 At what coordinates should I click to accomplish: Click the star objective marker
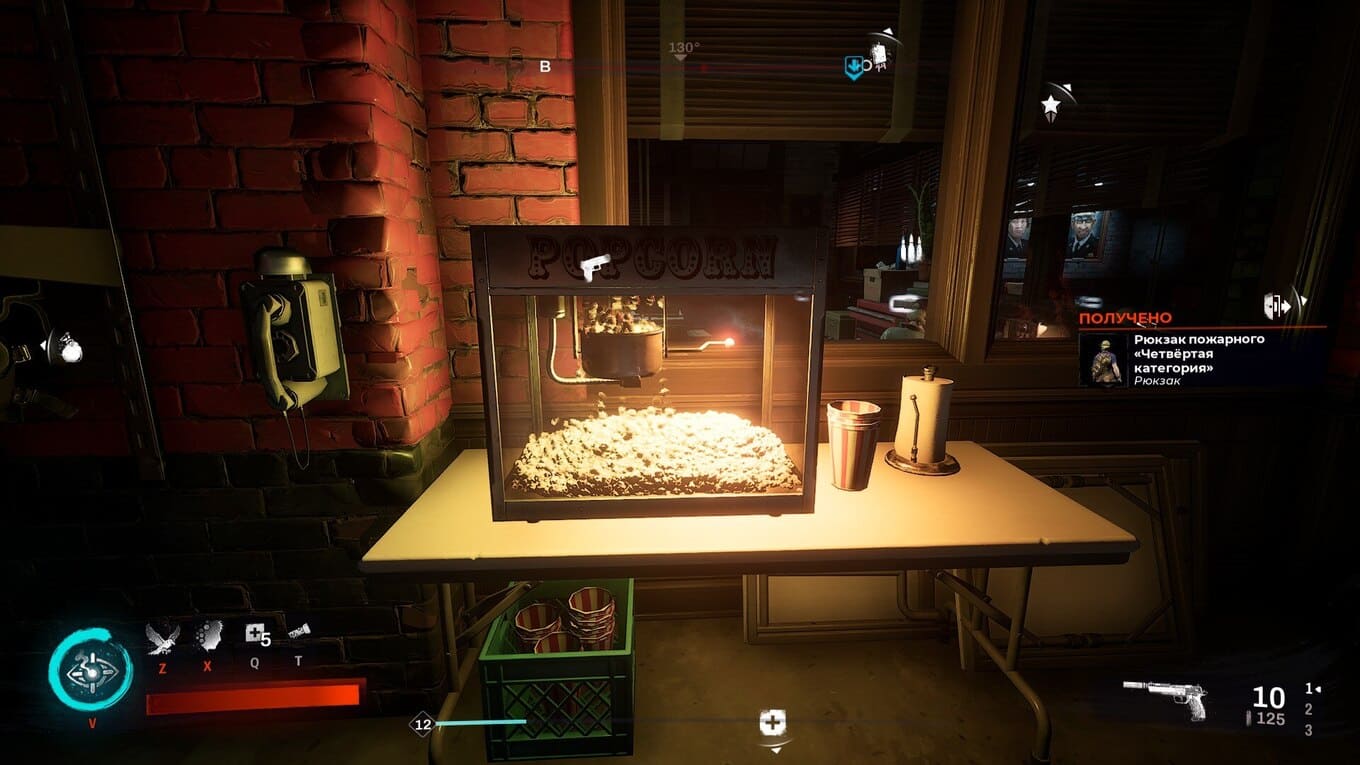tap(1051, 104)
